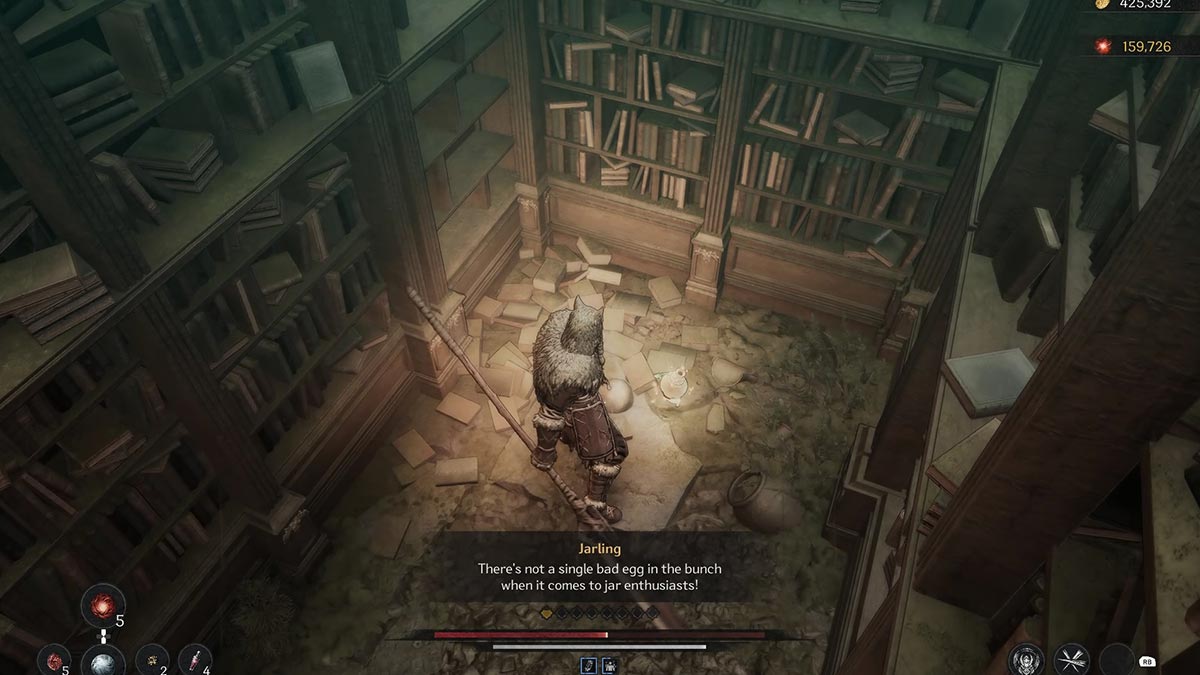Activate the armored helmet emblem ability
Image resolution: width=1200 pixels, height=675 pixels.
(x=1026, y=660)
